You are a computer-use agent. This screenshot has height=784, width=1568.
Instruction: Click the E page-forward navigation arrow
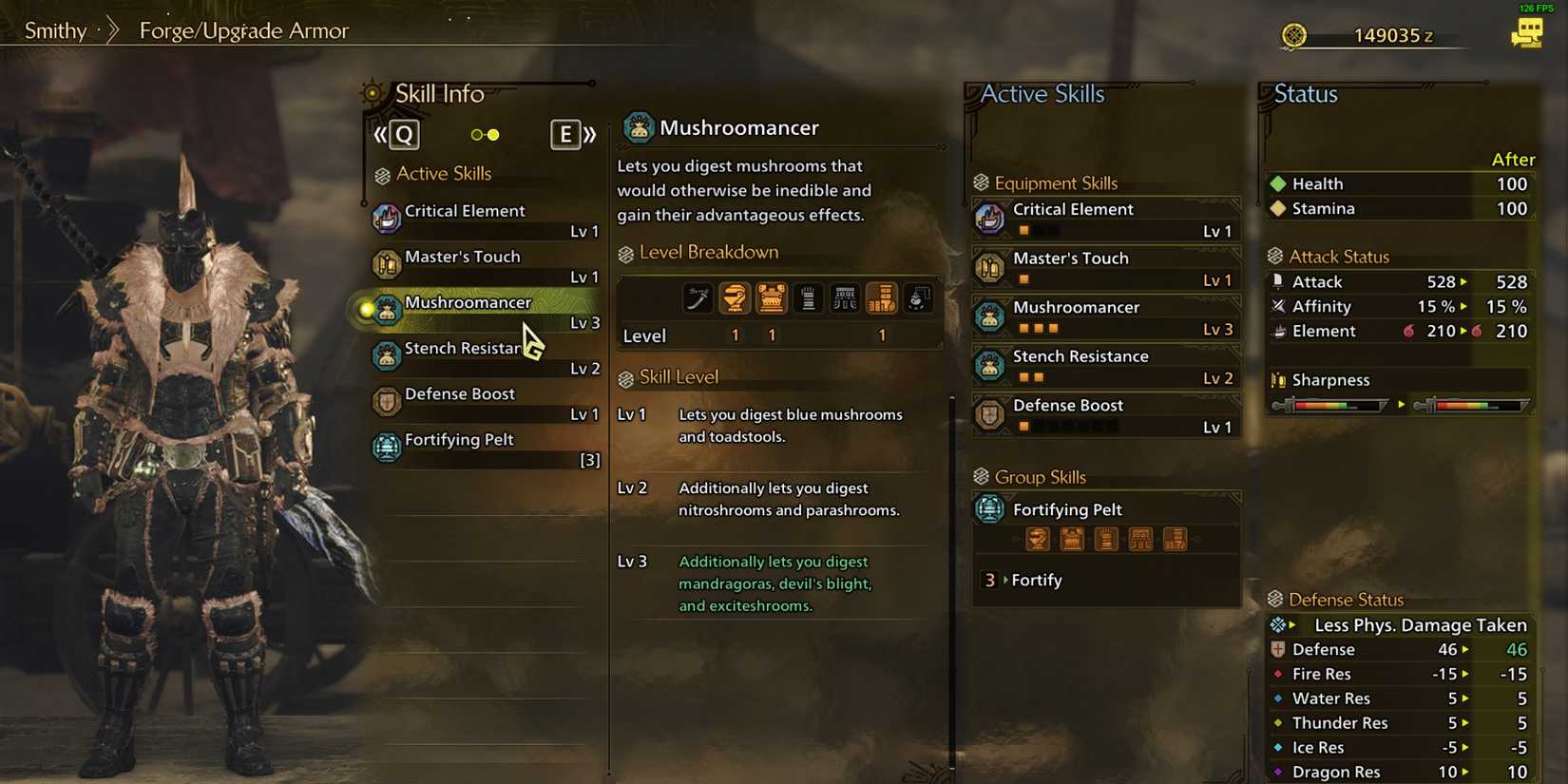[x=565, y=134]
